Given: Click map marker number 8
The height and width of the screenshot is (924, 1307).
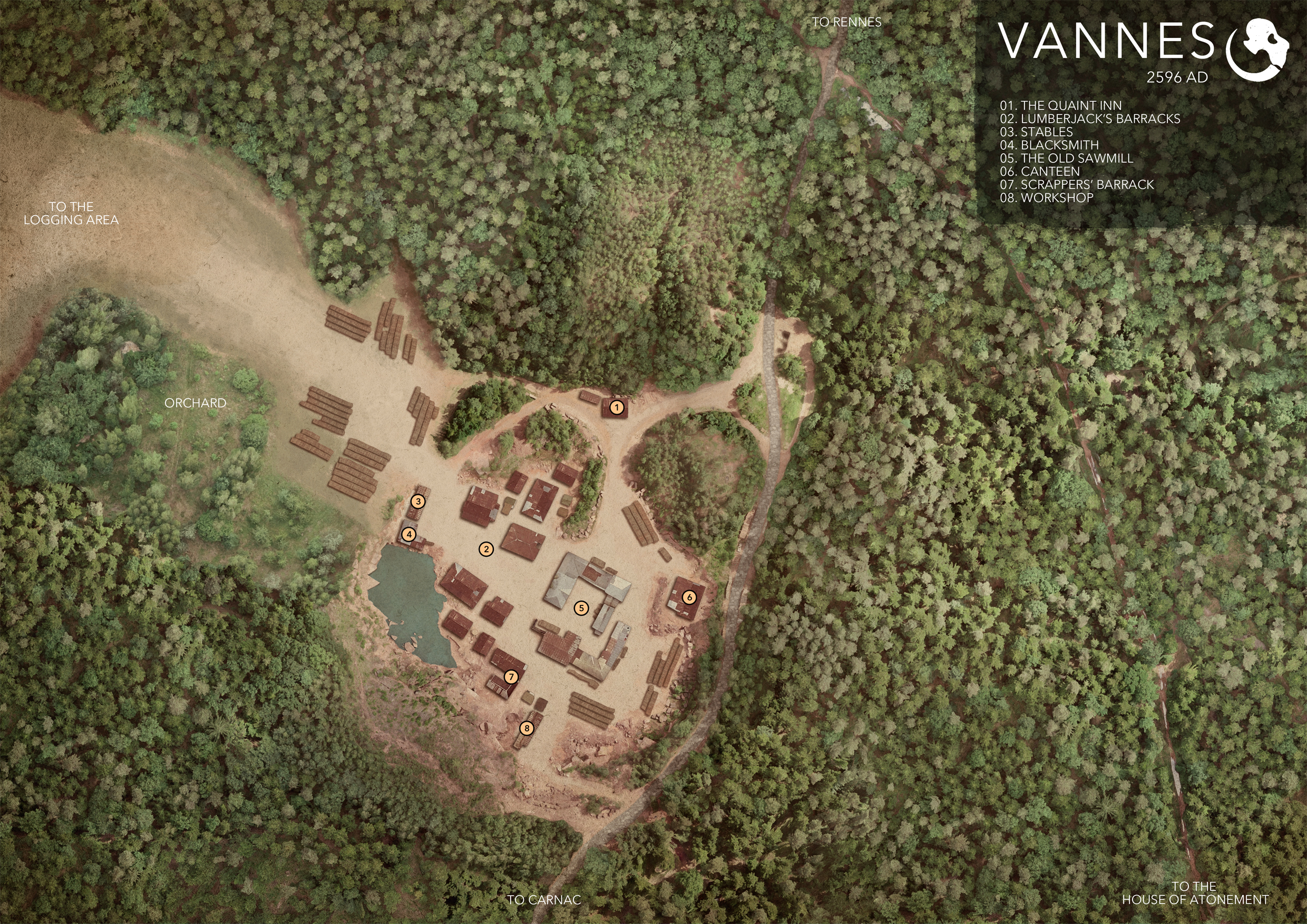Looking at the screenshot, I should [527, 728].
